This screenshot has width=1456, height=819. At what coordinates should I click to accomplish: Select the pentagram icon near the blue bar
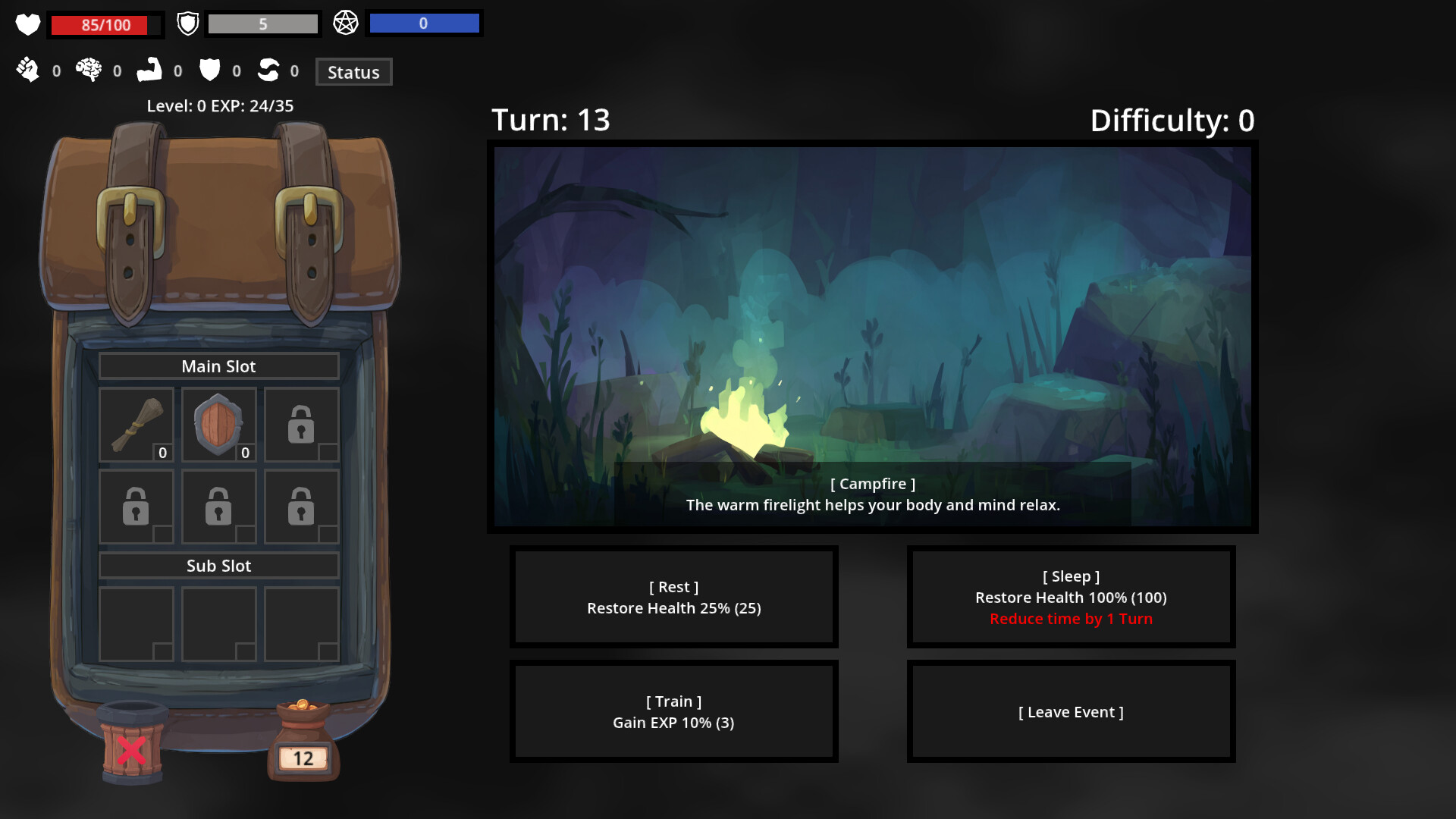347,23
